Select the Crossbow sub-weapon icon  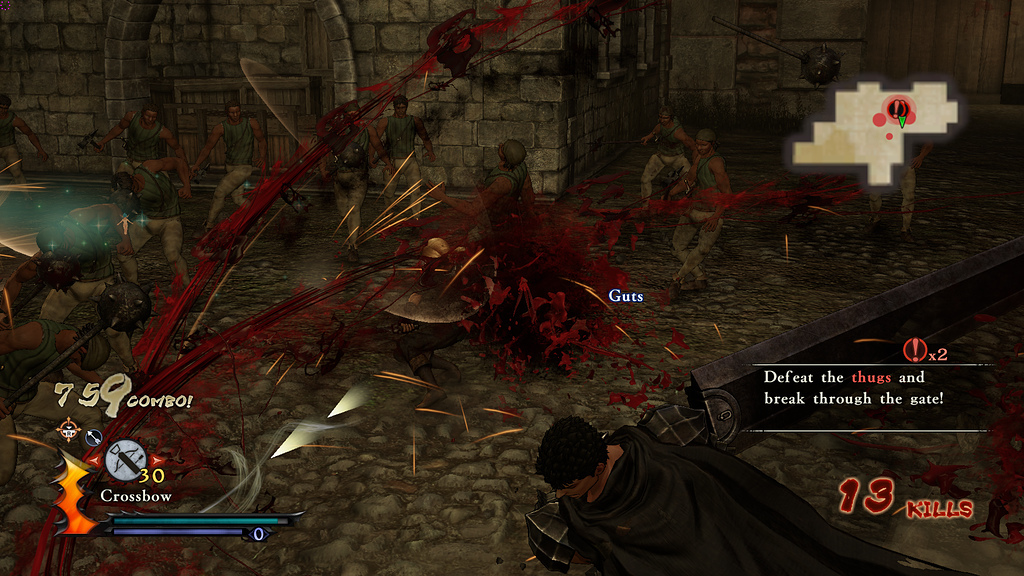tap(125, 460)
